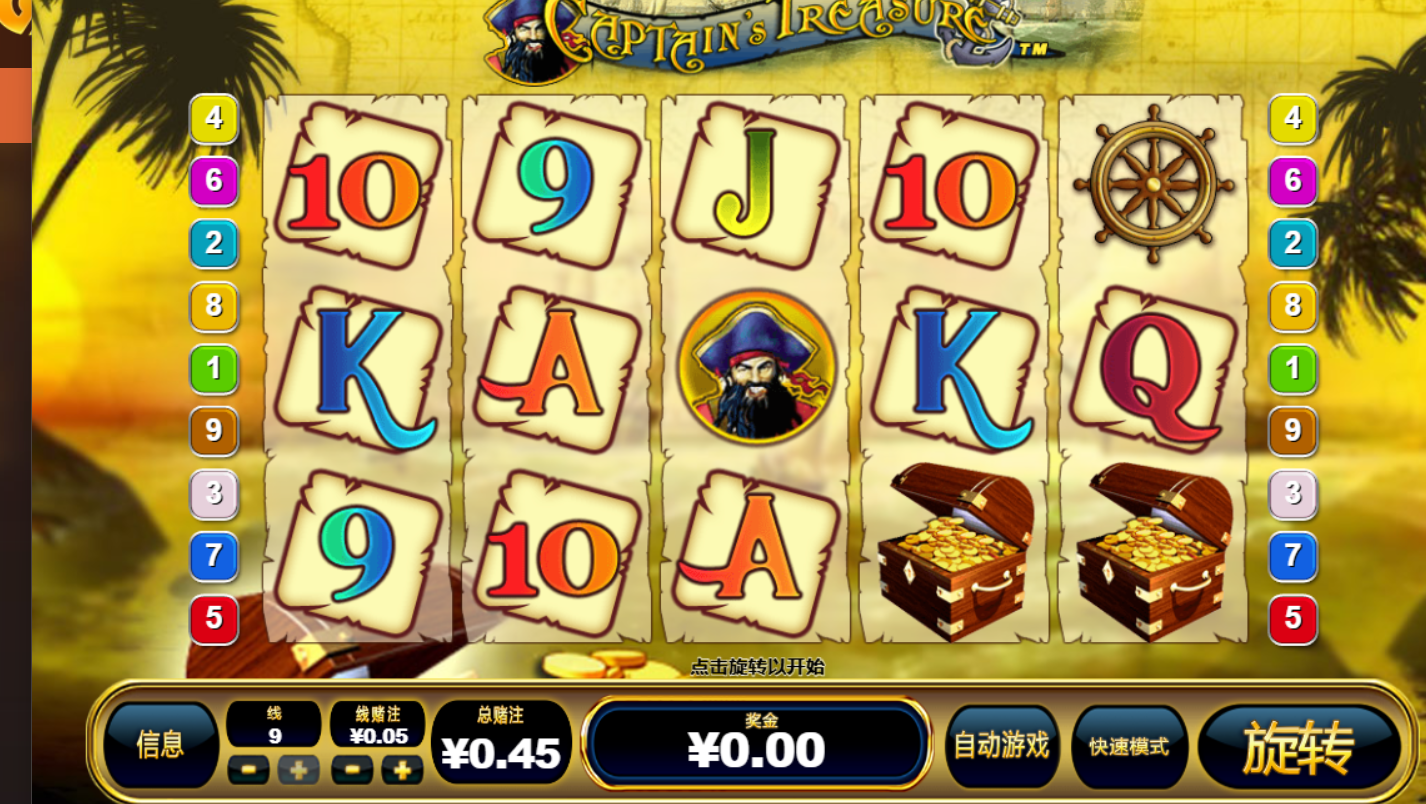Start 自动游戏 auto play

point(1001,746)
